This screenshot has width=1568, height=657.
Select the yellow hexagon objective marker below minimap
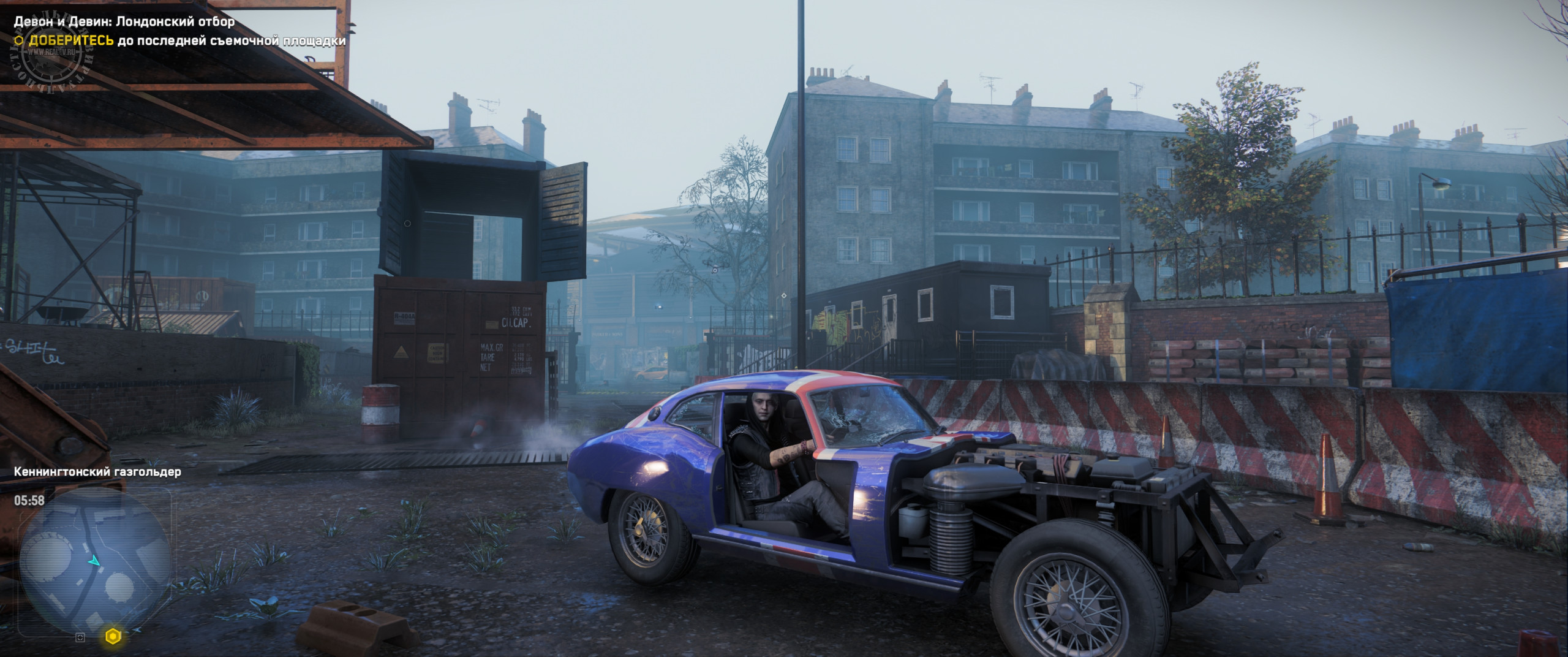pos(113,637)
